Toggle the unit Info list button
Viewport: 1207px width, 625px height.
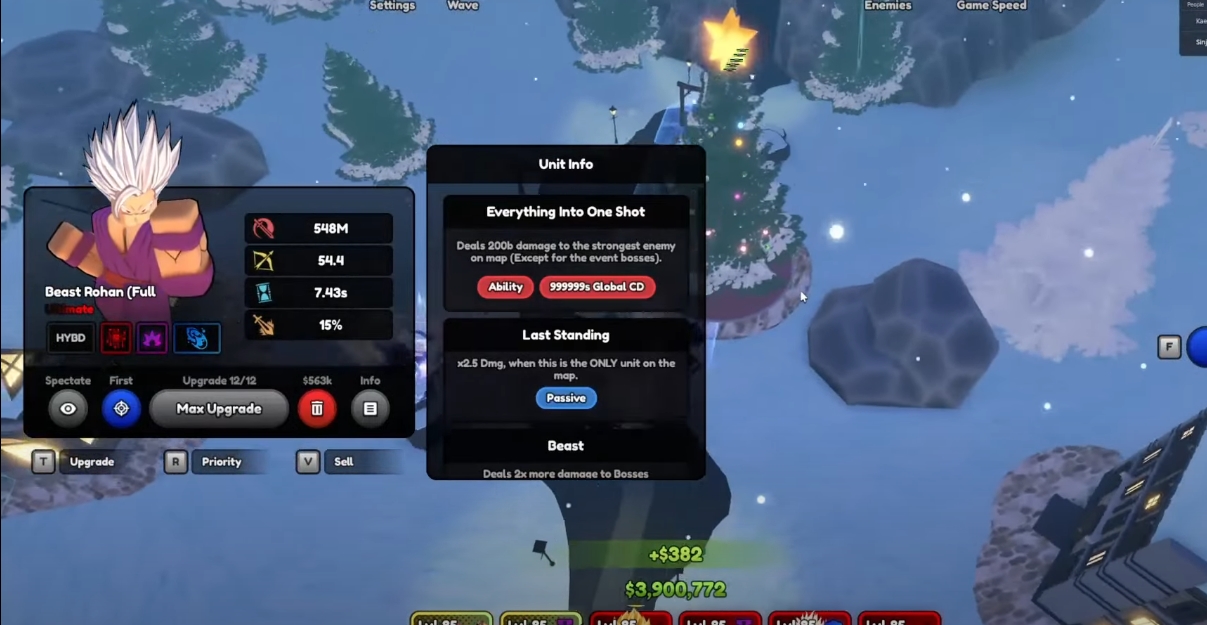370,408
